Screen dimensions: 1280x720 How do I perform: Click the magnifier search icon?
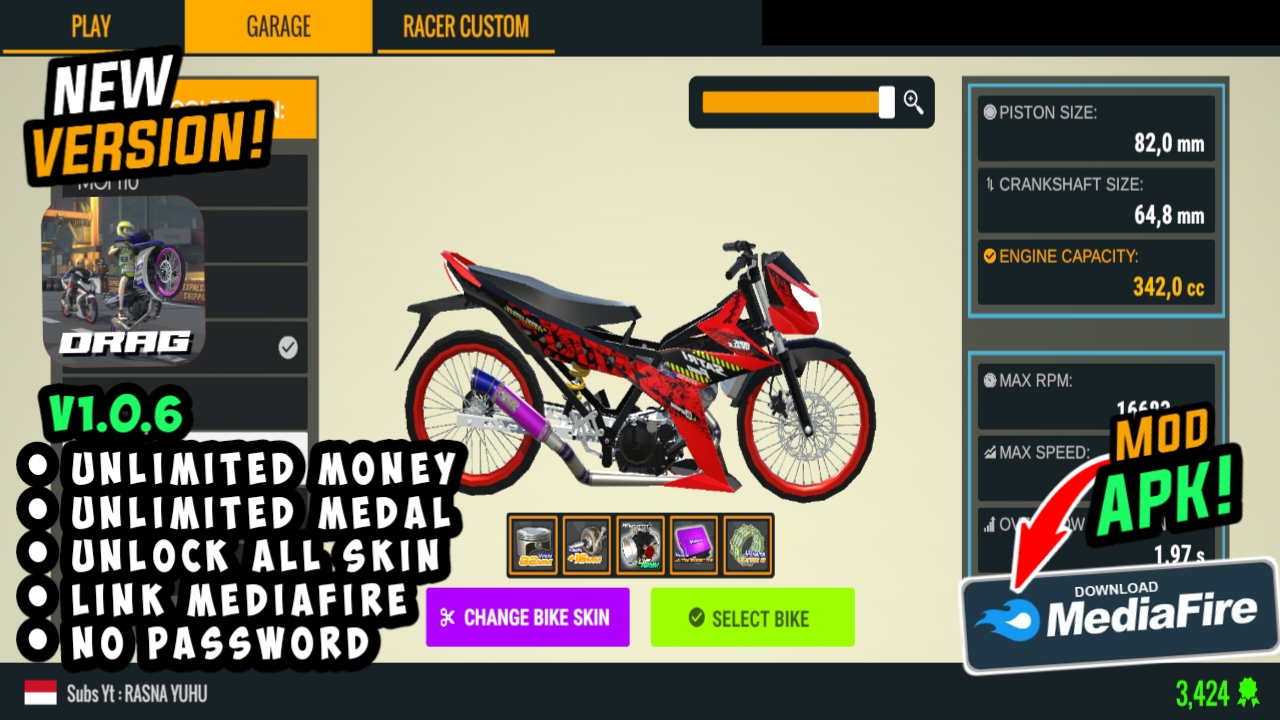913,101
